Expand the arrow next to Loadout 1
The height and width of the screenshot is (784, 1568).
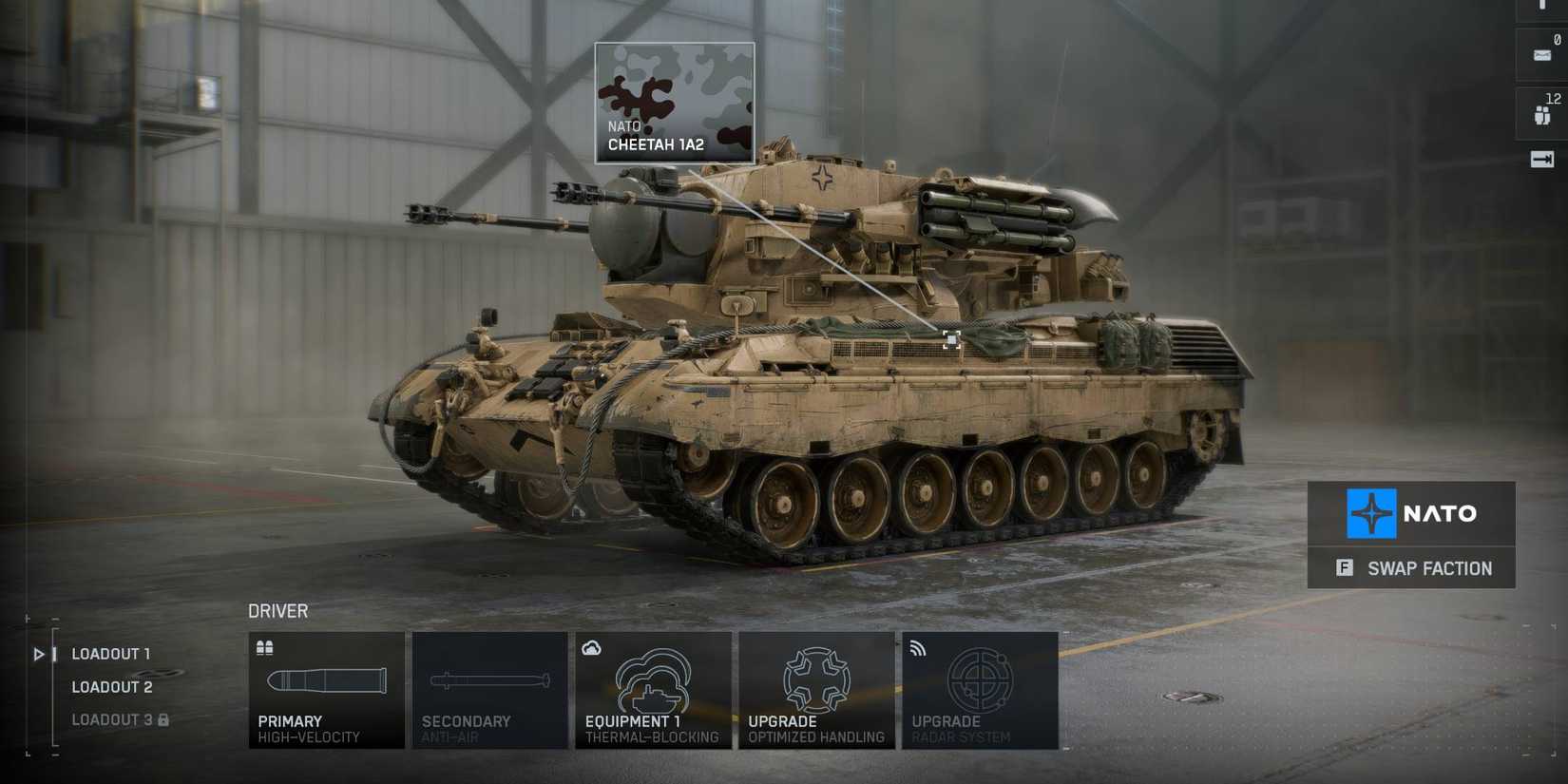point(38,654)
